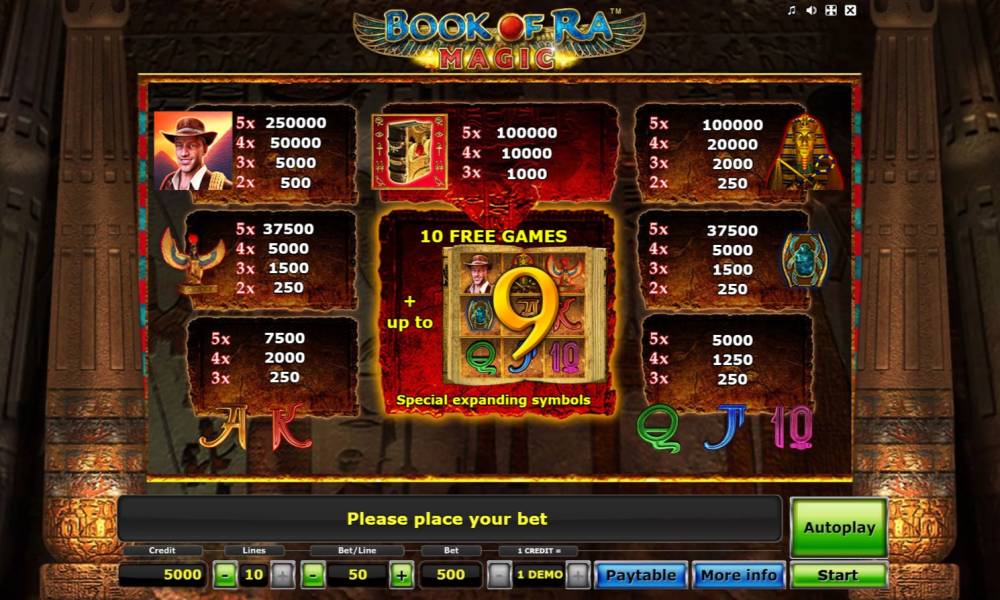This screenshot has width=1000, height=600.
Task: Show the More info screen
Action: coord(738,575)
